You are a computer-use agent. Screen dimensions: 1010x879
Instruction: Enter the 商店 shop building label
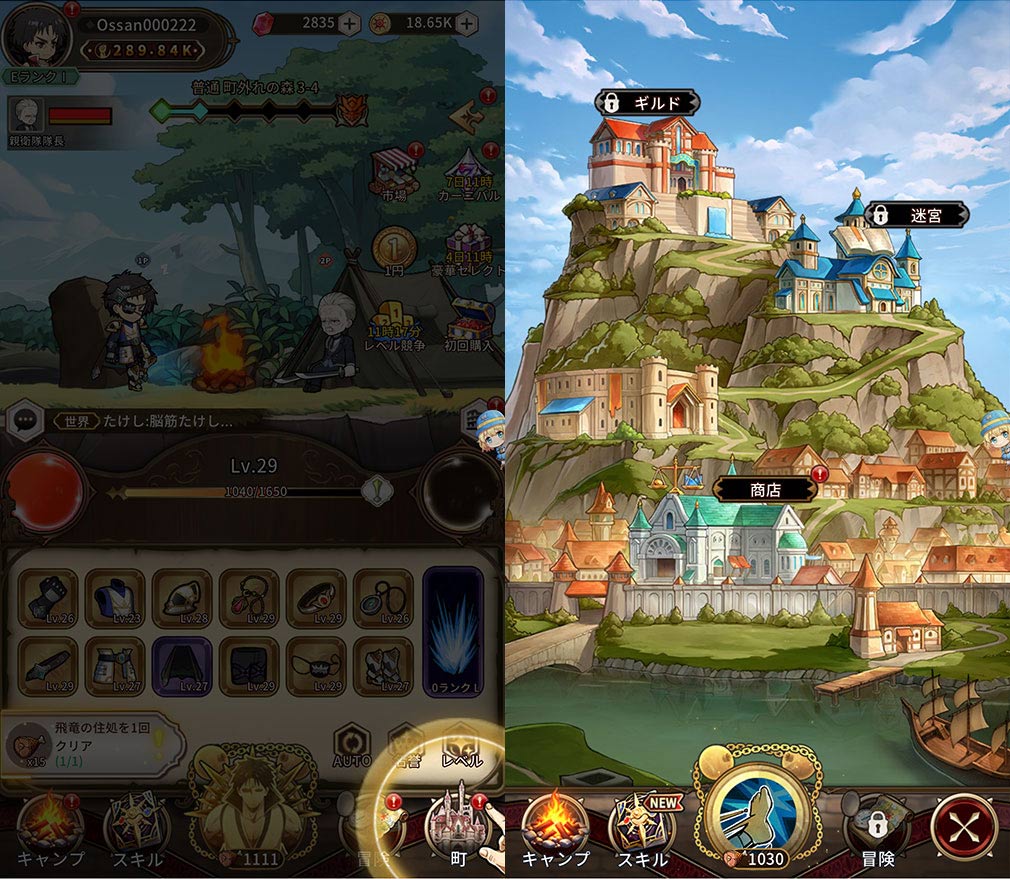(x=765, y=489)
